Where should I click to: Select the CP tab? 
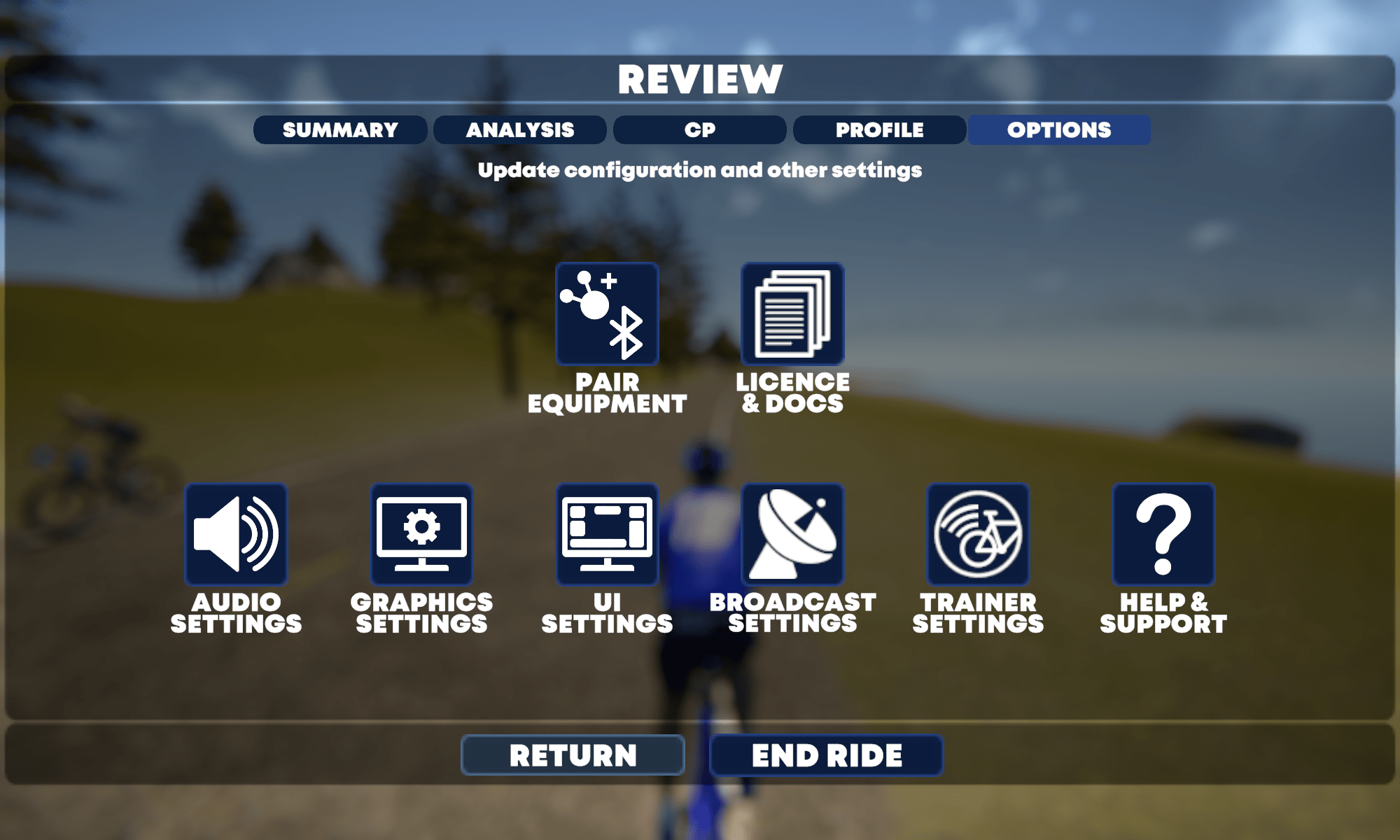click(x=700, y=130)
